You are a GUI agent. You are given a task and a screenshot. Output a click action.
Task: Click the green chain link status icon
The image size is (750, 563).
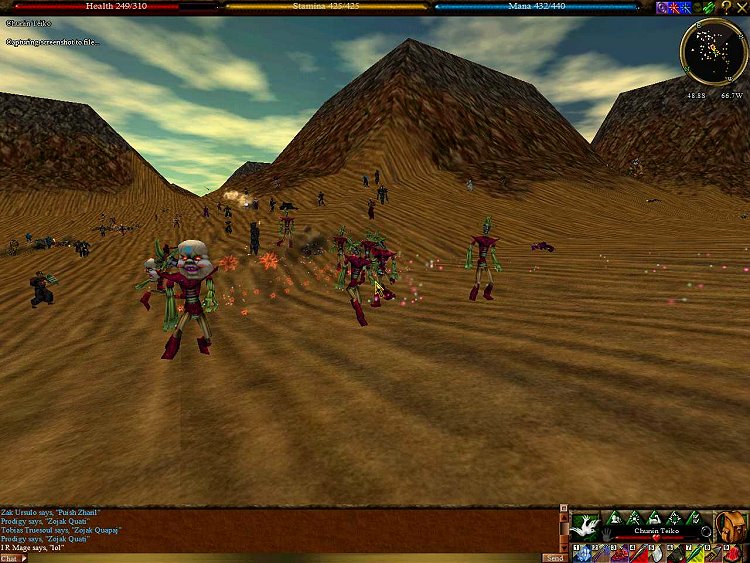[x=709, y=7]
